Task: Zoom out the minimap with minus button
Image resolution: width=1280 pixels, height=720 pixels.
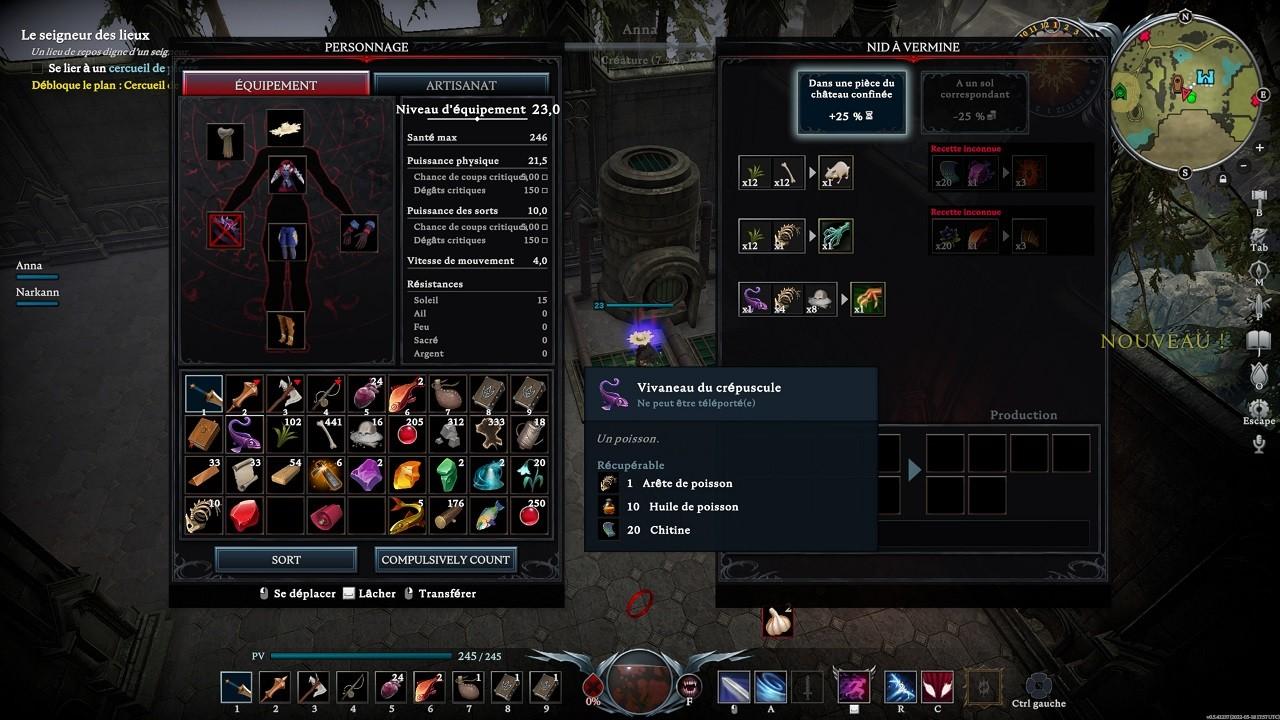Action: coord(1244,165)
